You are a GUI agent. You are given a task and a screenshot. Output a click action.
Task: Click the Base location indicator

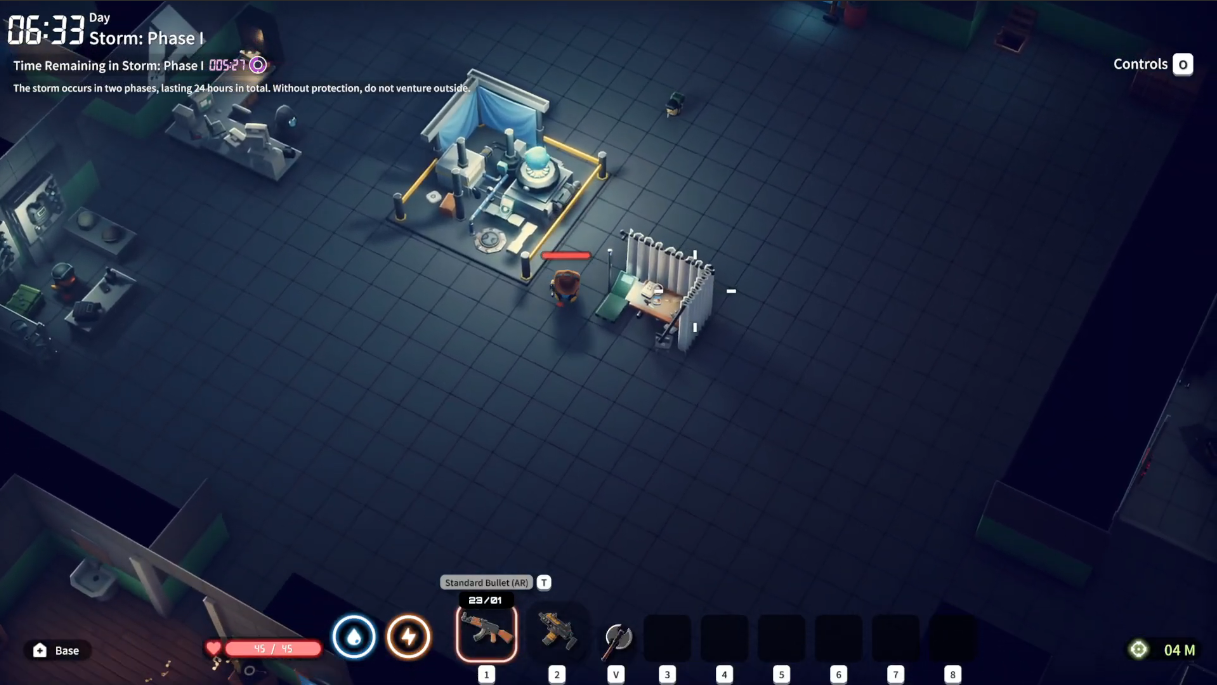click(57, 650)
